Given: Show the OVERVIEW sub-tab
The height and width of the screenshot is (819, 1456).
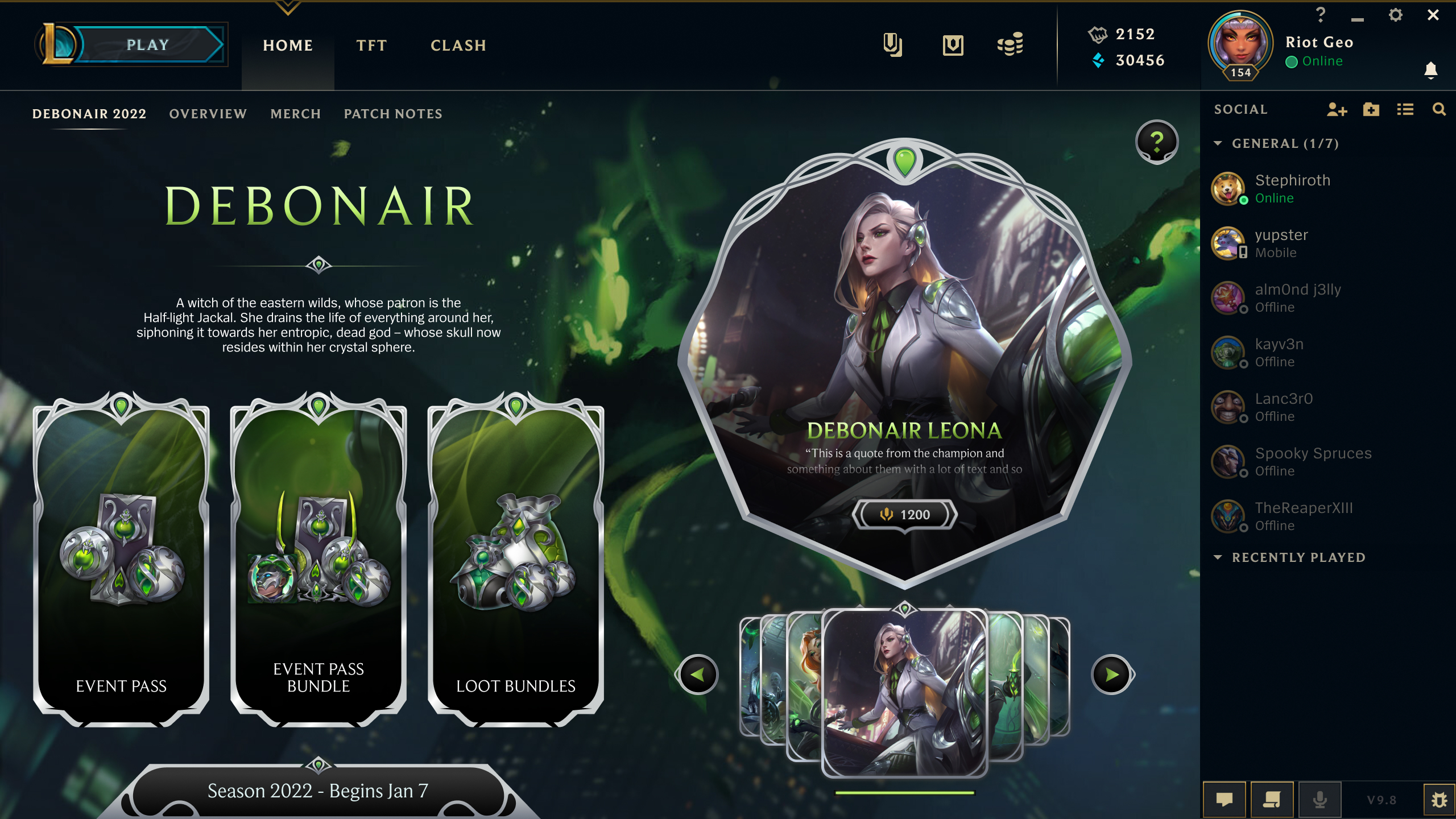Looking at the screenshot, I should (x=208, y=114).
